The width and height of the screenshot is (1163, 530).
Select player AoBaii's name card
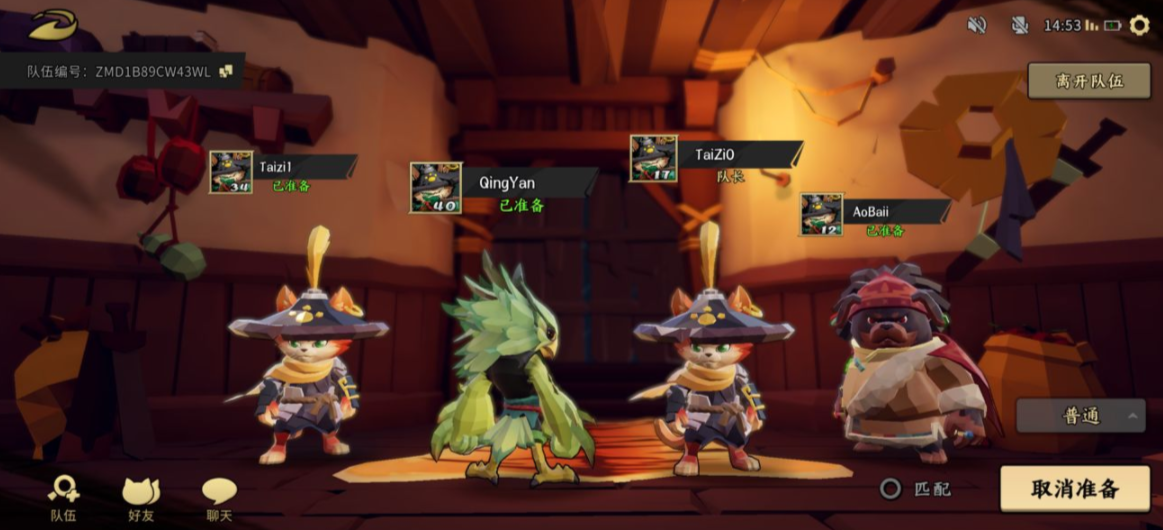click(x=875, y=215)
